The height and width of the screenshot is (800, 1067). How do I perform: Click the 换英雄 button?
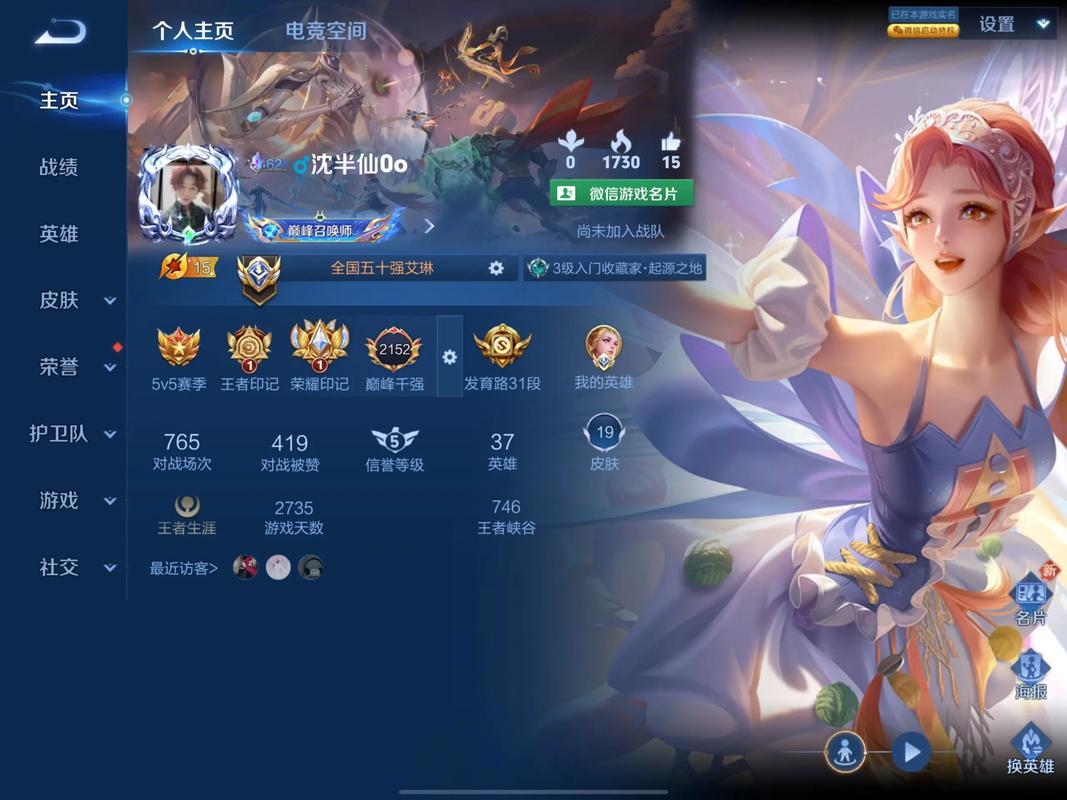(x=1030, y=749)
